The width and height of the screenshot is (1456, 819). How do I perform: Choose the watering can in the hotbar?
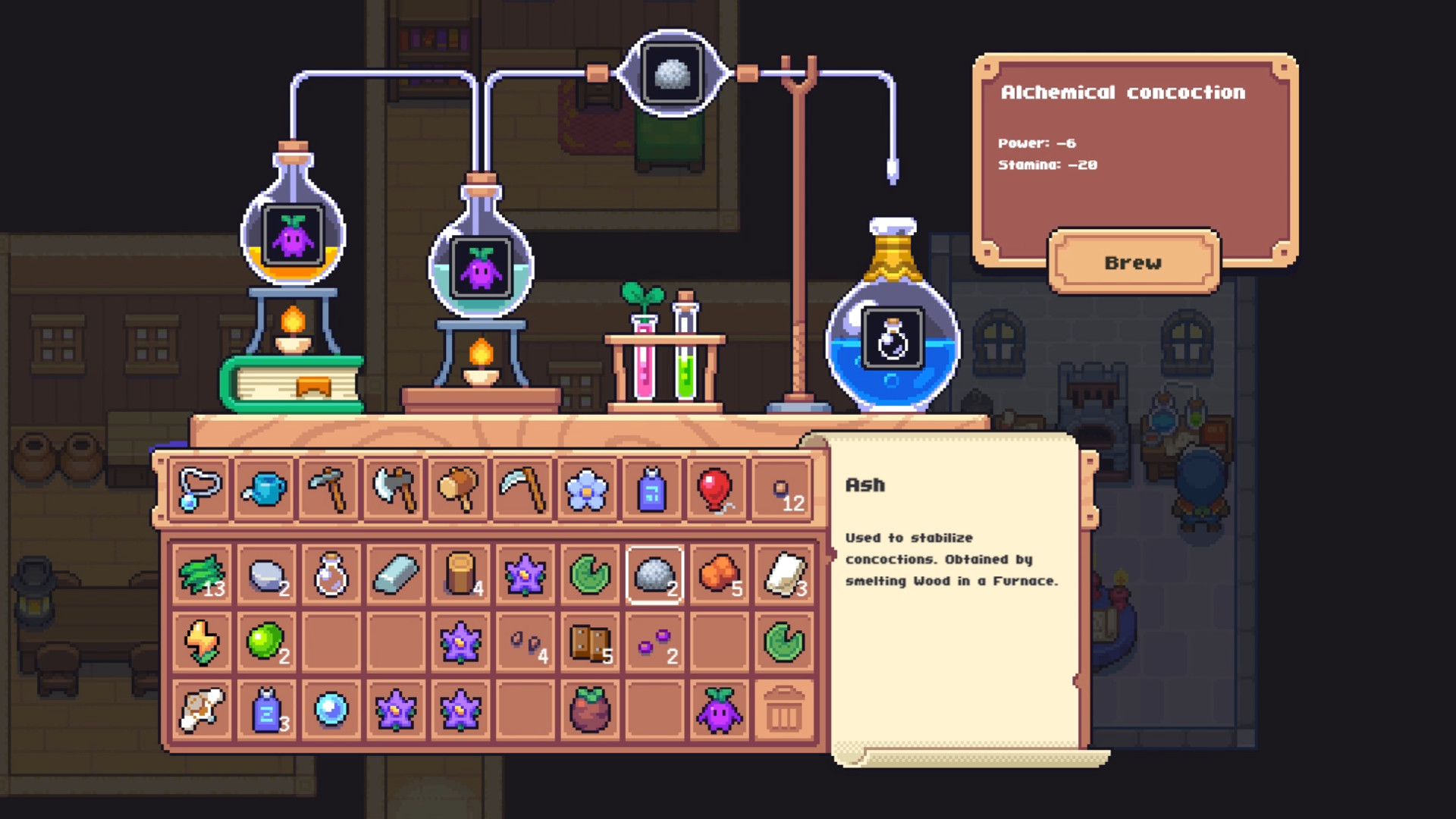click(265, 489)
